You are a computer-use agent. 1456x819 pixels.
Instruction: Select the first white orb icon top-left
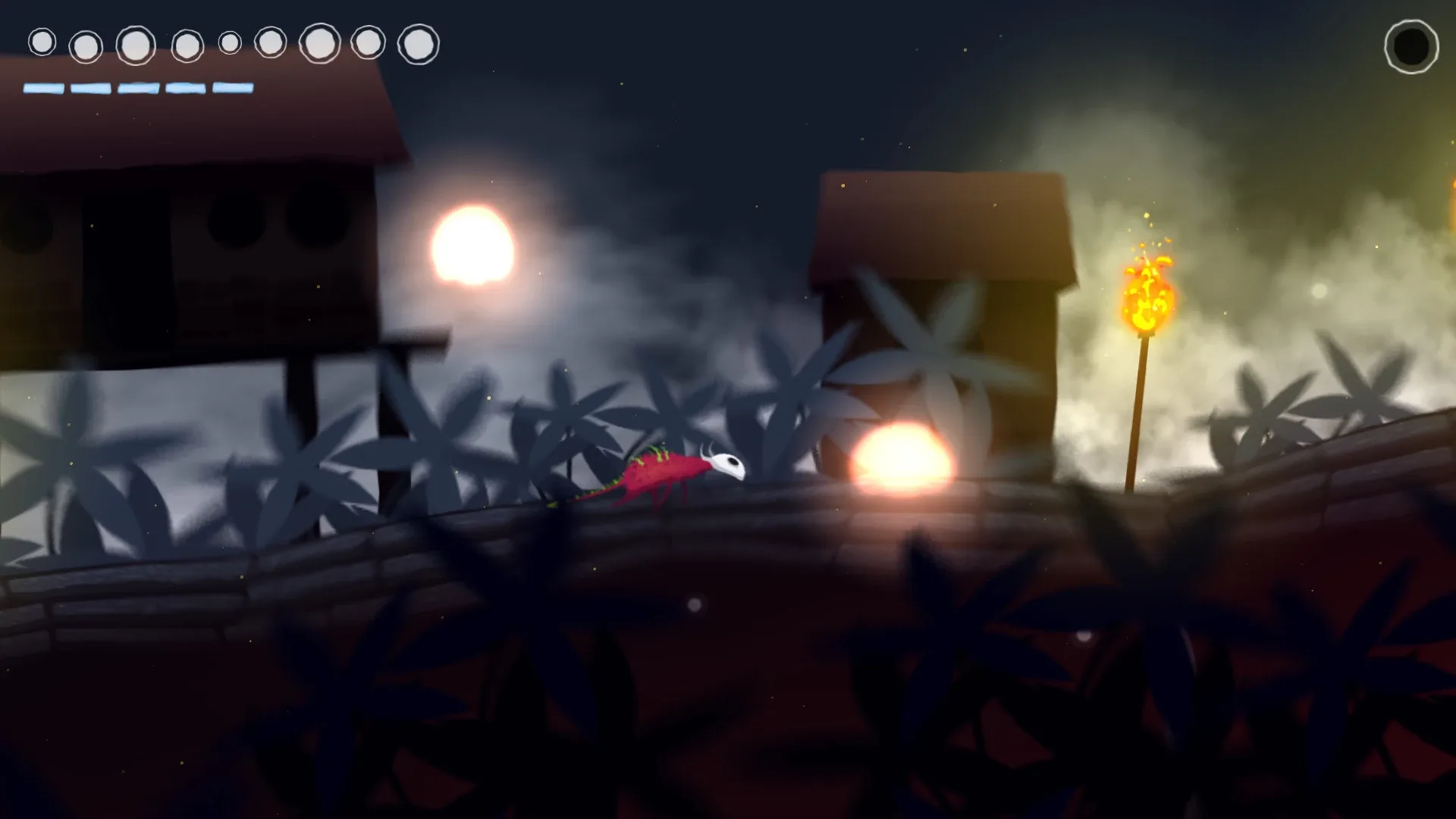pyautogui.click(x=42, y=43)
